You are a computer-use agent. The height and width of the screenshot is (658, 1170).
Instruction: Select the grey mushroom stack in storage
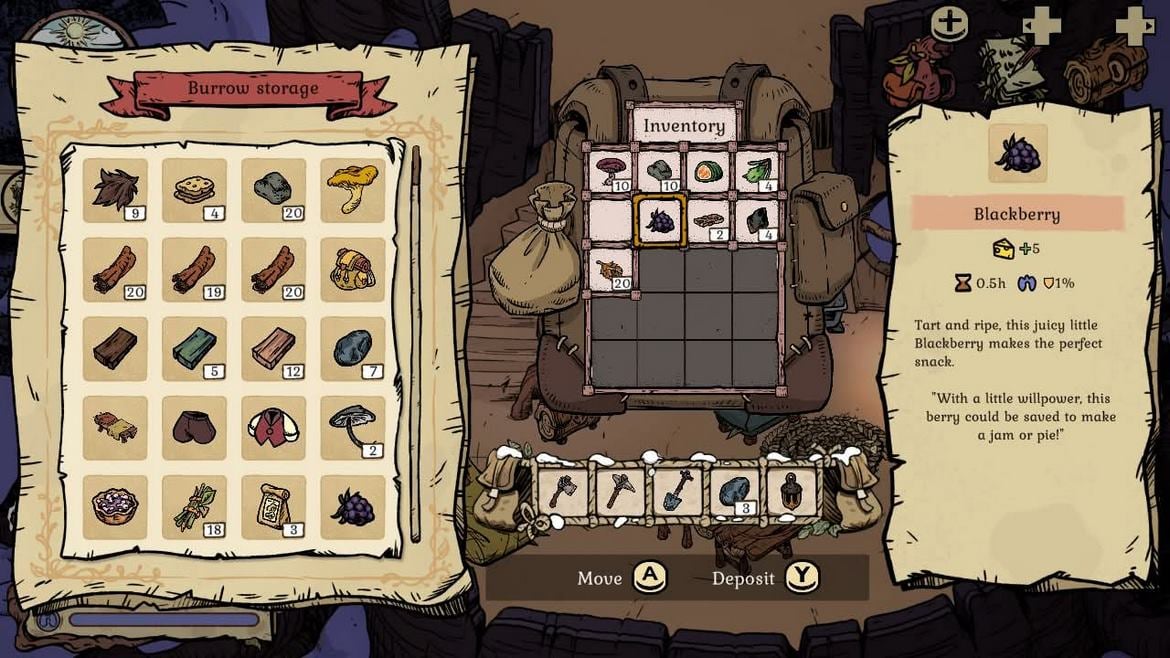pos(353,427)
